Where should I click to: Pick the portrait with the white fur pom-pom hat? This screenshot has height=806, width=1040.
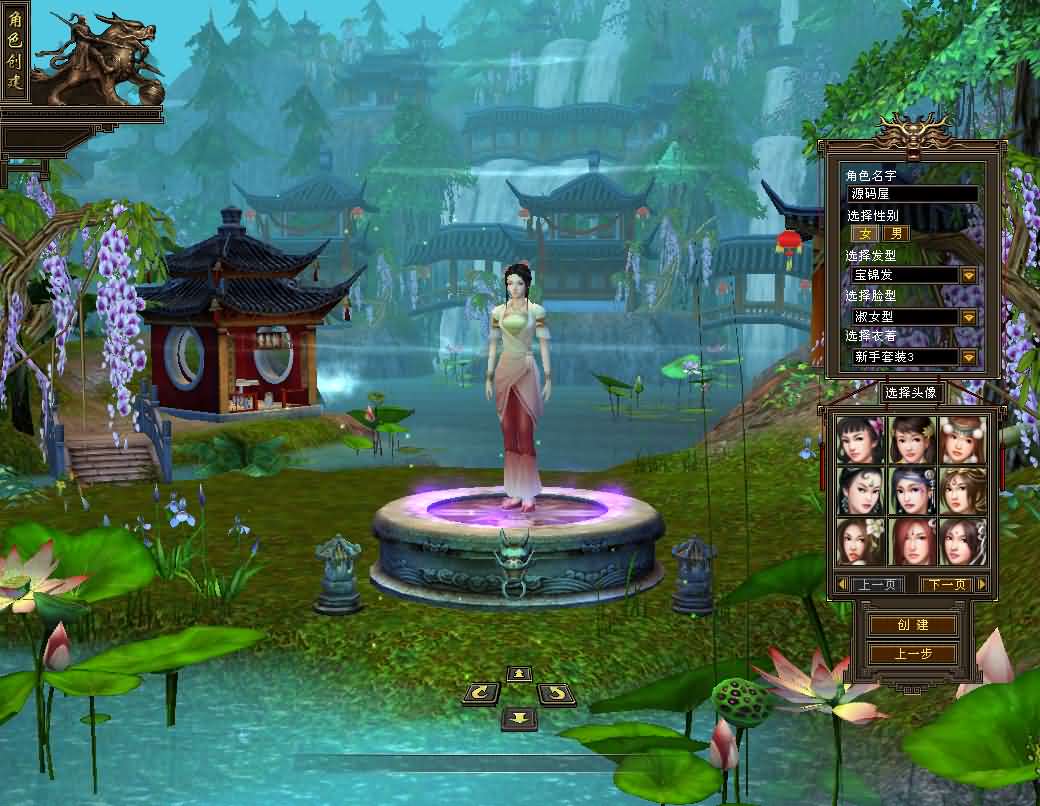point(962,440)
